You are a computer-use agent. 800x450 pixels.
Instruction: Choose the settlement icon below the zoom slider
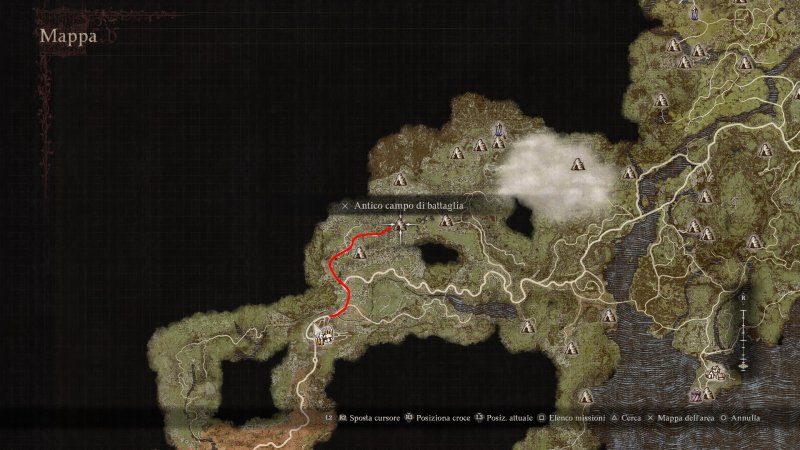[x=716, y=374]
